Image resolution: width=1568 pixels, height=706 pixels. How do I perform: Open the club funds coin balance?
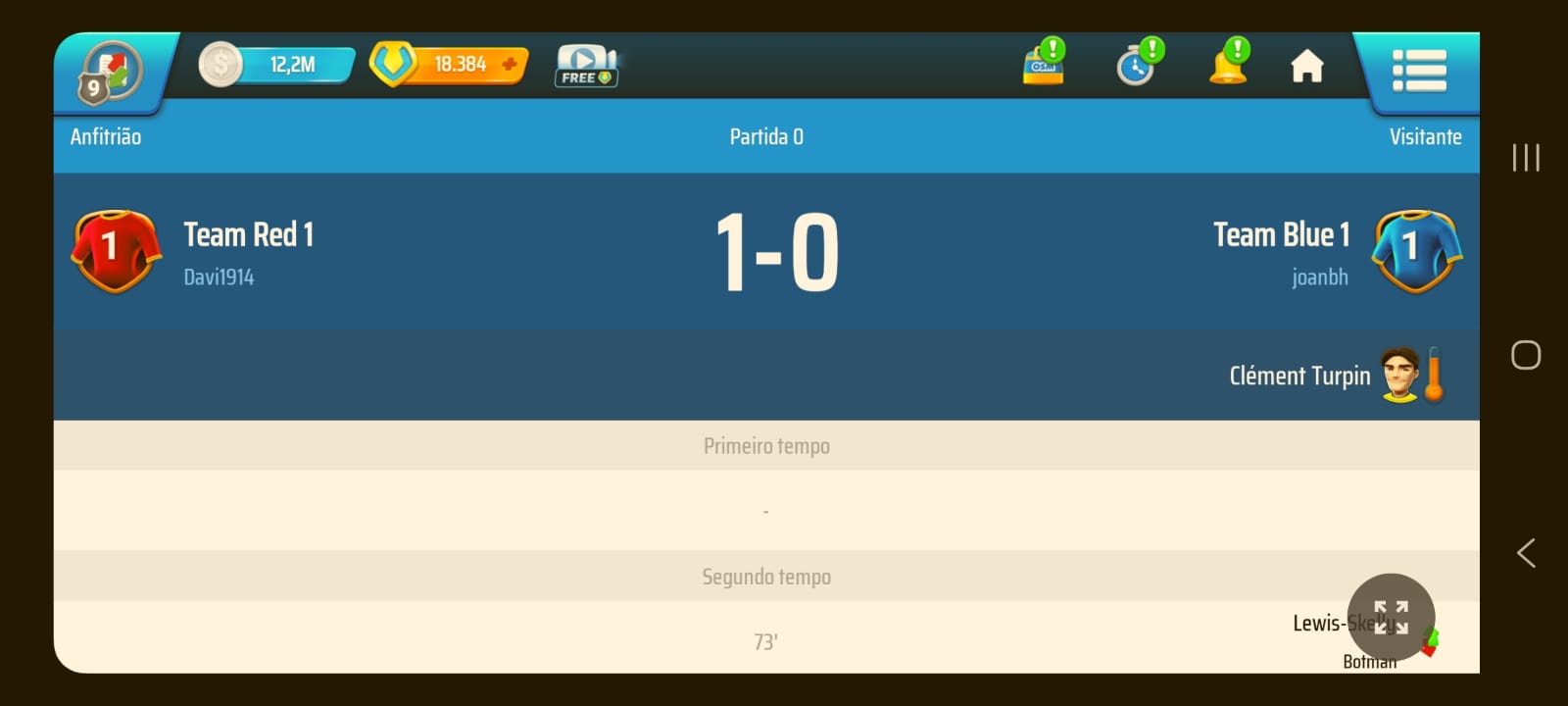(277, 65)
